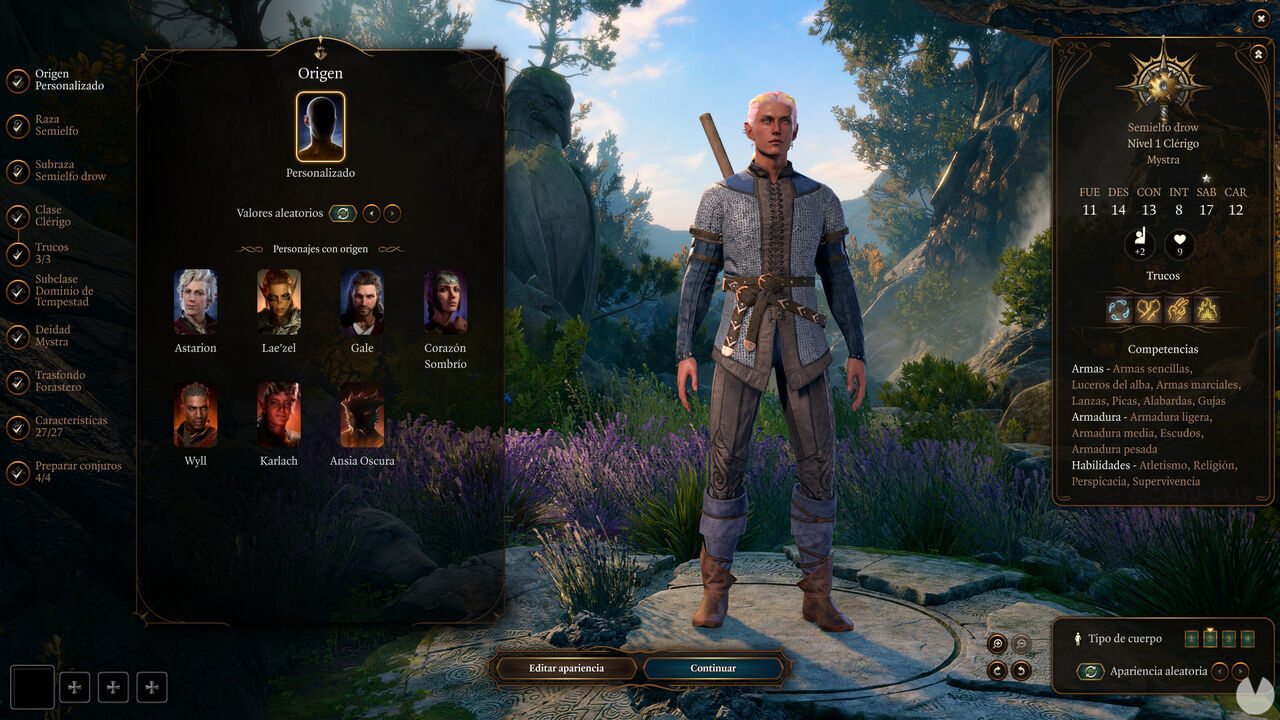
Task: Click the rotate character right icon
Action: tap(996, 670)
